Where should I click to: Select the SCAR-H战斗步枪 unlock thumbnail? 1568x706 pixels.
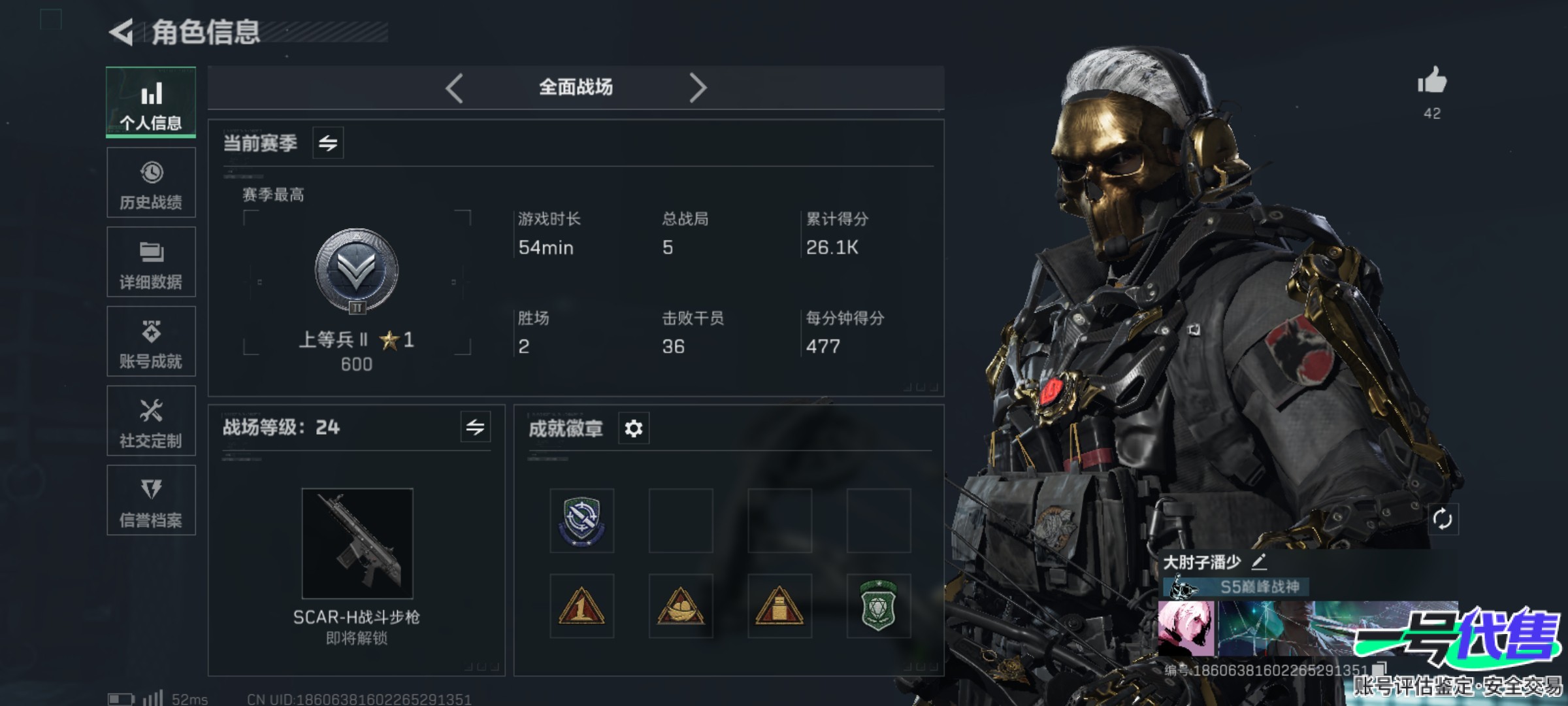click(x=357, y=543)
